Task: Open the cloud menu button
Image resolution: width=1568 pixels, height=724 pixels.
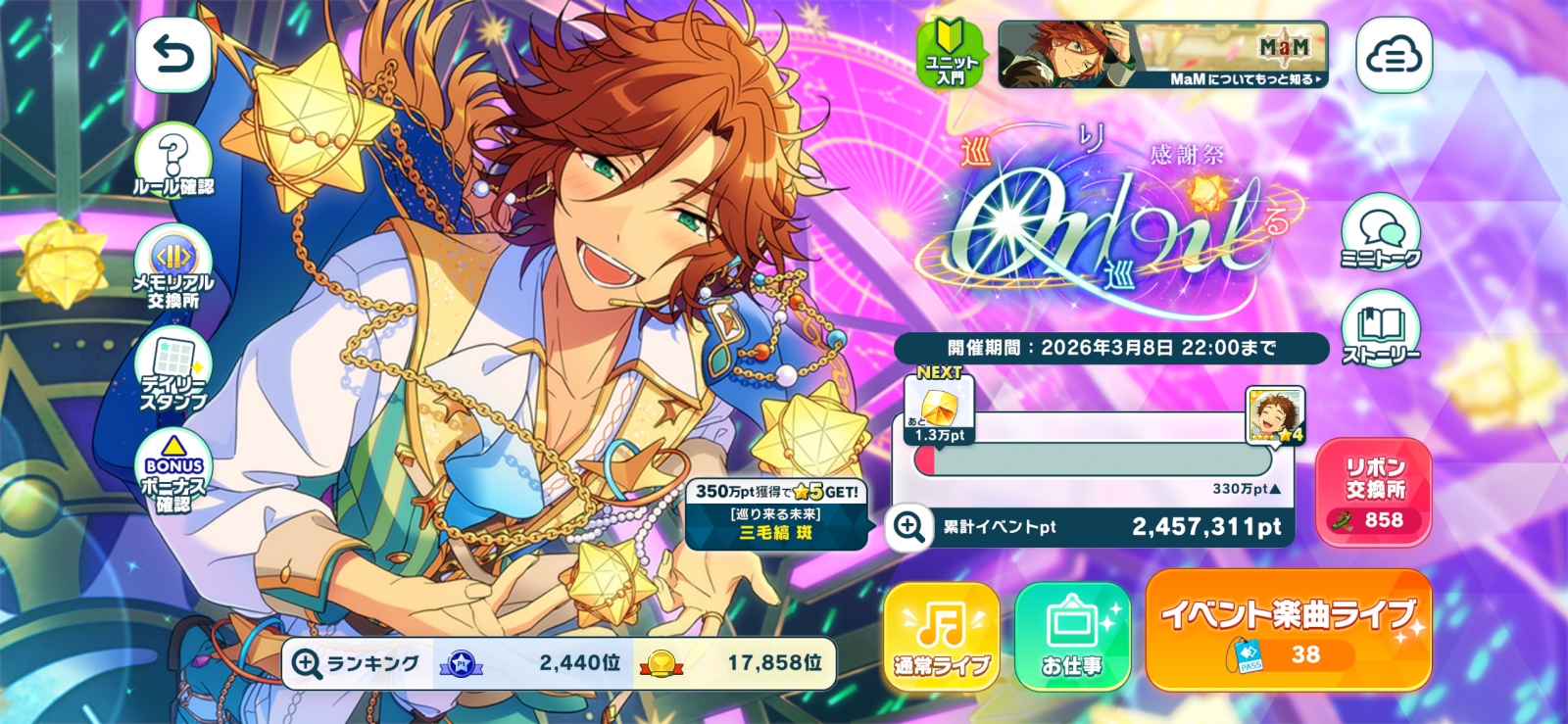Action: (1393, 56)
